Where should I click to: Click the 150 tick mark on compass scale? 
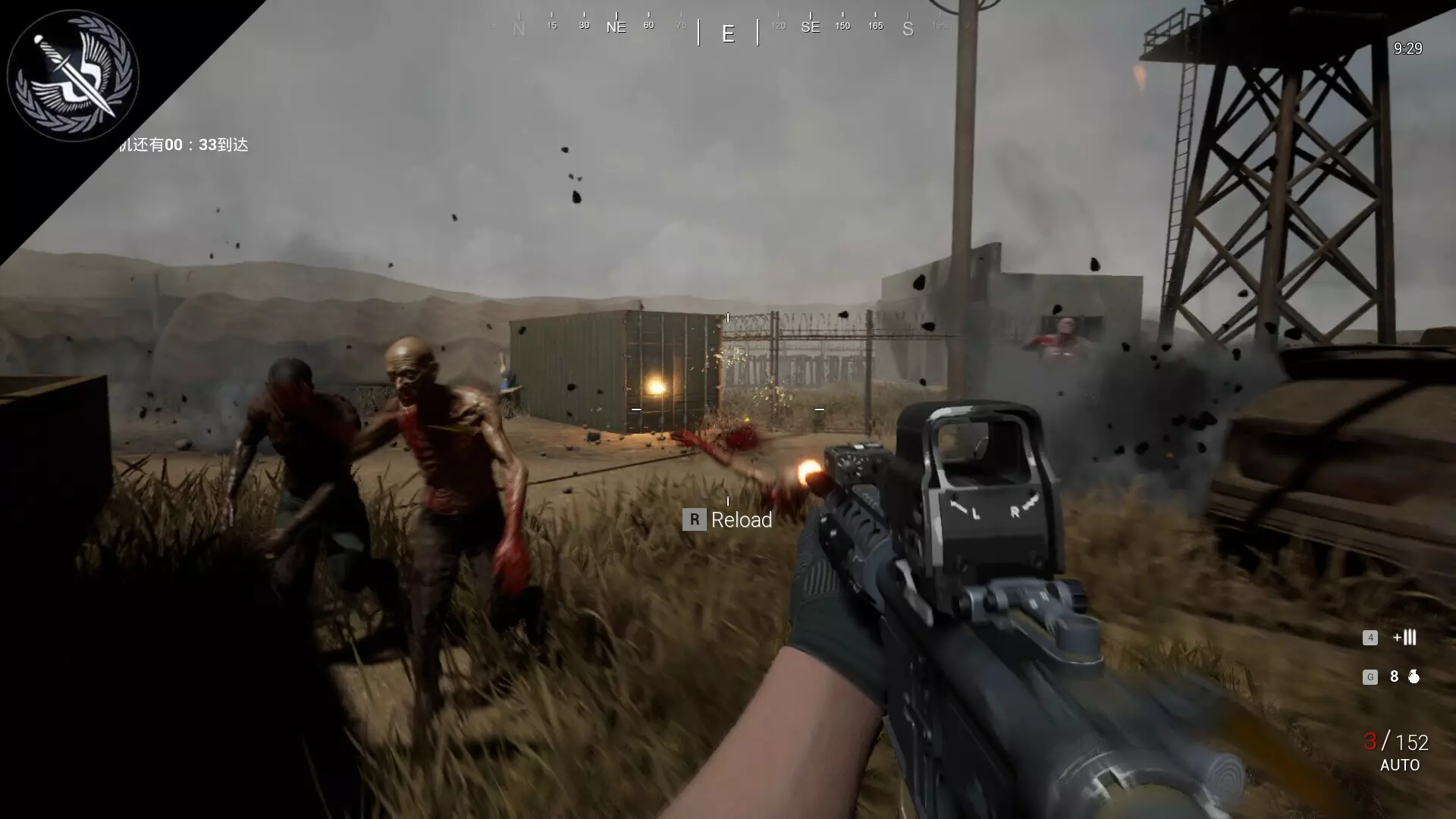click(843, 25)
